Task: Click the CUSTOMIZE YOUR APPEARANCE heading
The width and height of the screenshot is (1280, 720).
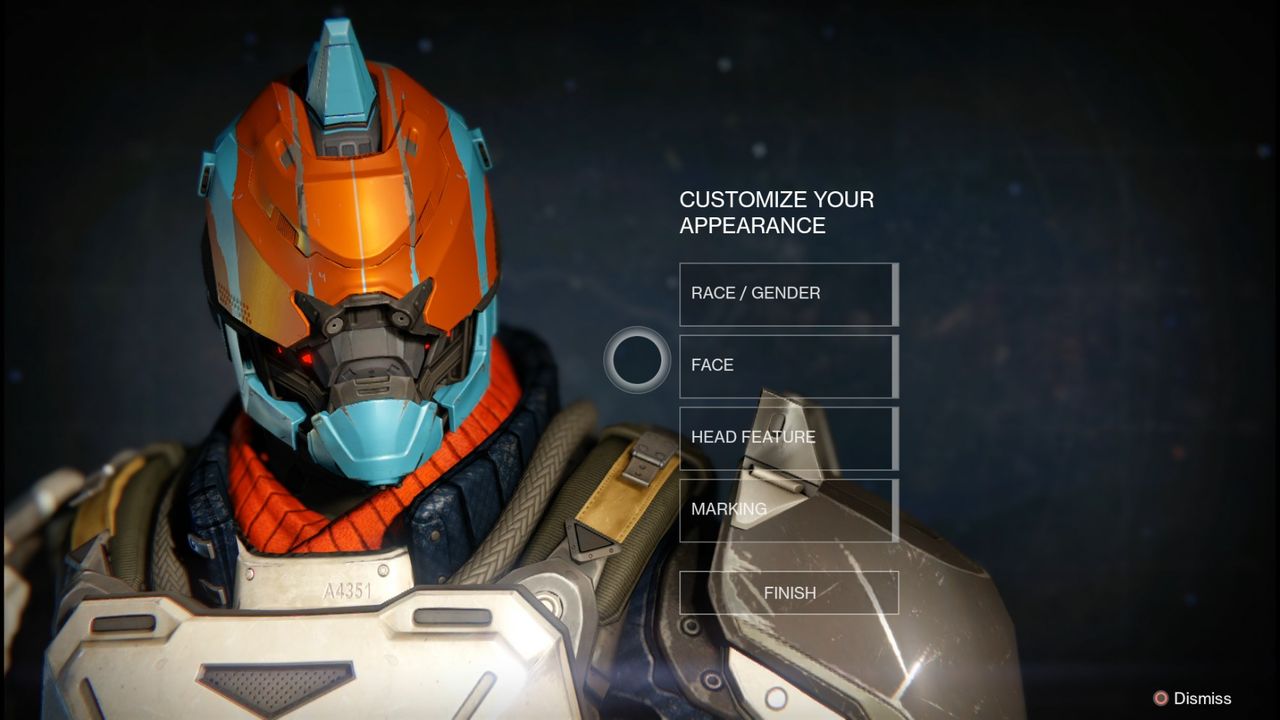Action: [776, 212]
